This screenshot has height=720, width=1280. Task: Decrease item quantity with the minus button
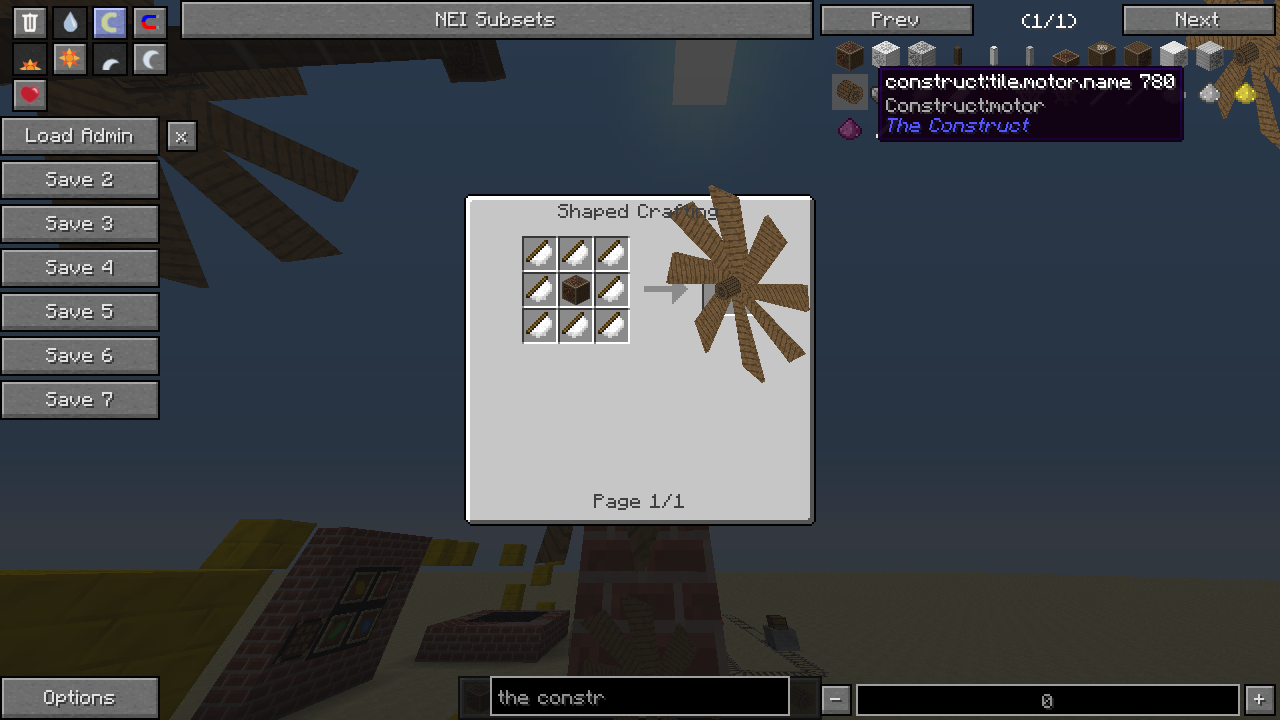click(x=837, y=700)
